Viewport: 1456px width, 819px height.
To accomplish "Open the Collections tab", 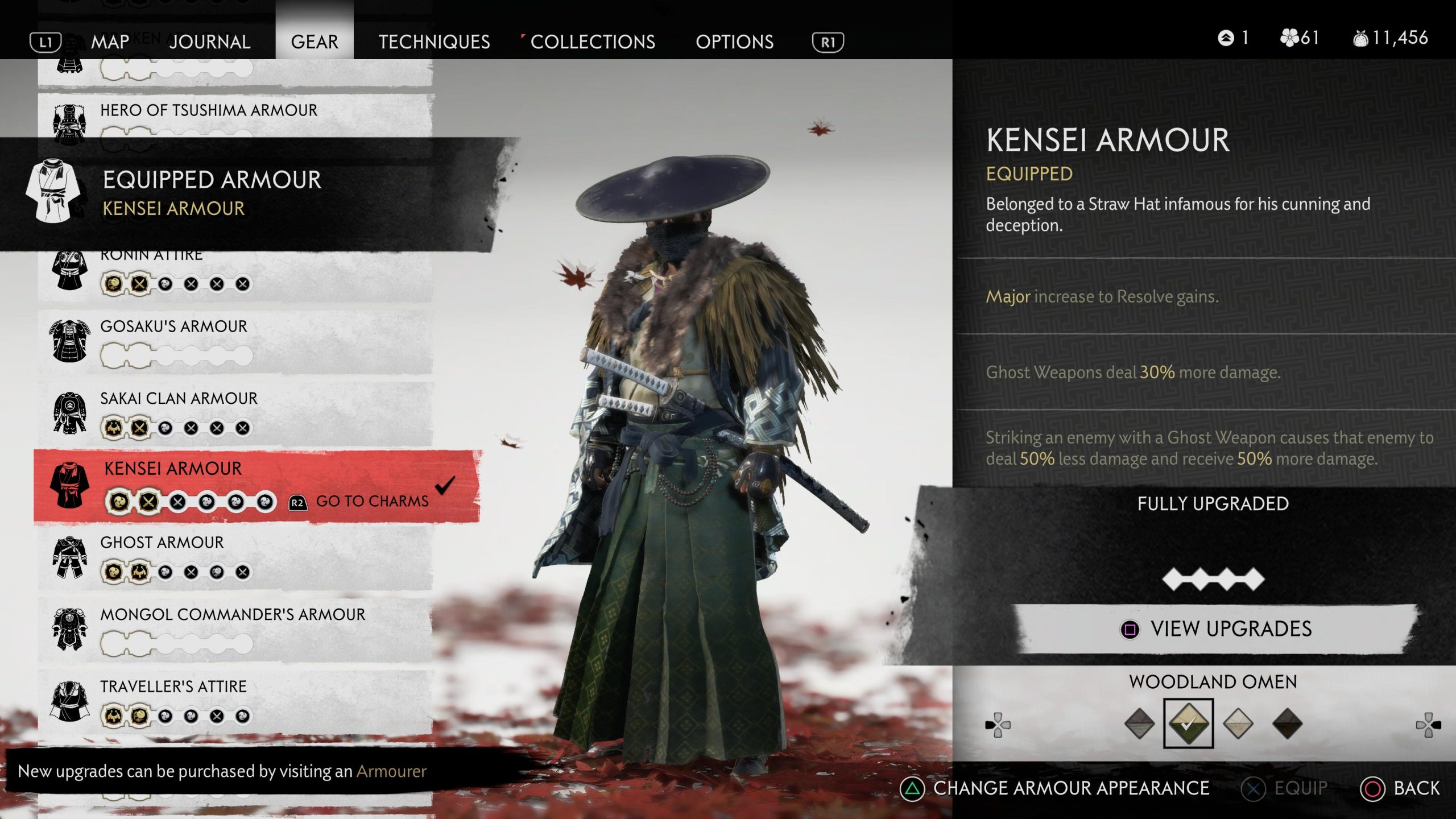I will click(592, 42).
